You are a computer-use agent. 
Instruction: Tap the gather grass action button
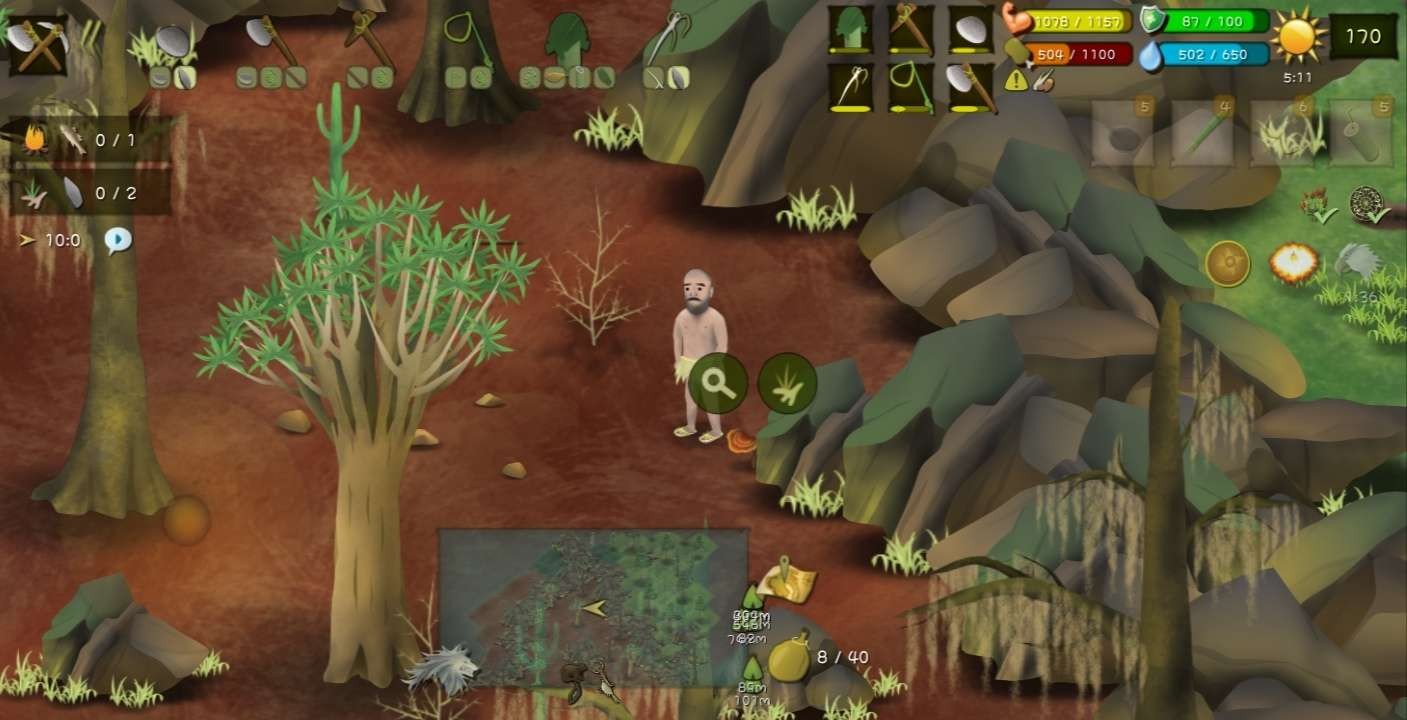pyautogui.click(x=787, y=383)
